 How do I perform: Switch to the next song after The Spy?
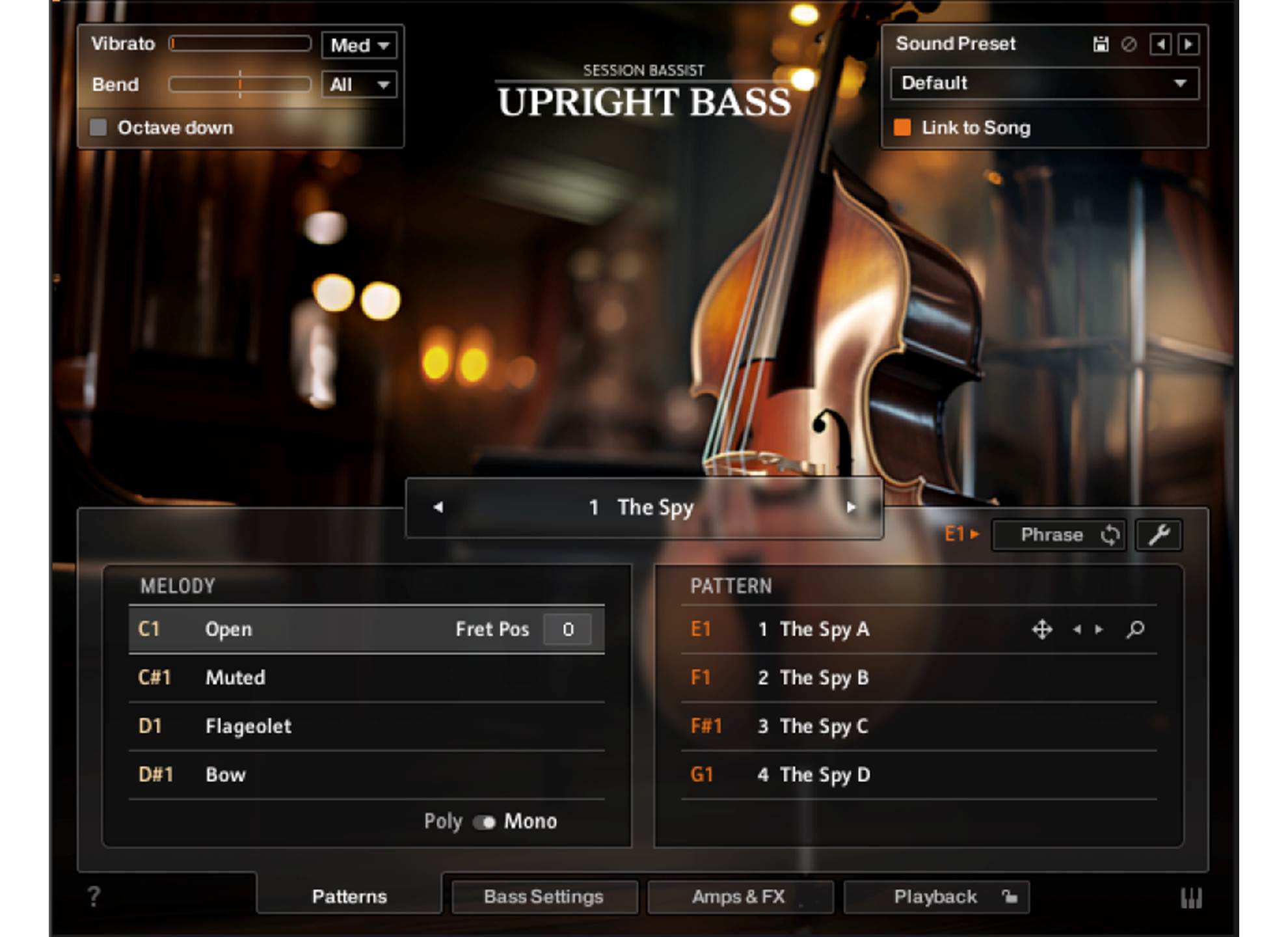coord(851,508)
